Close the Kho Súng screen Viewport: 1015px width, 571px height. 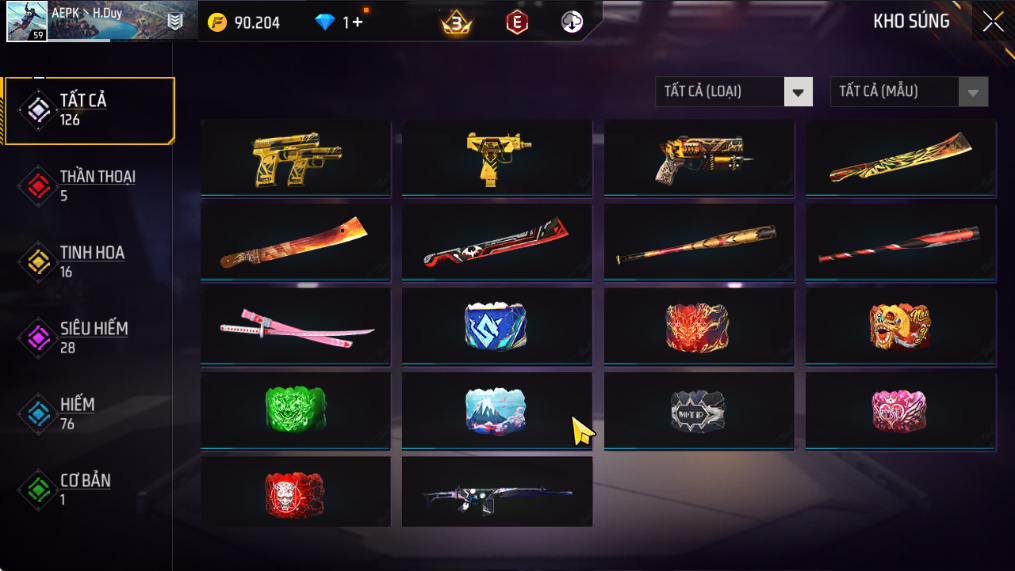tap(992, 22)
